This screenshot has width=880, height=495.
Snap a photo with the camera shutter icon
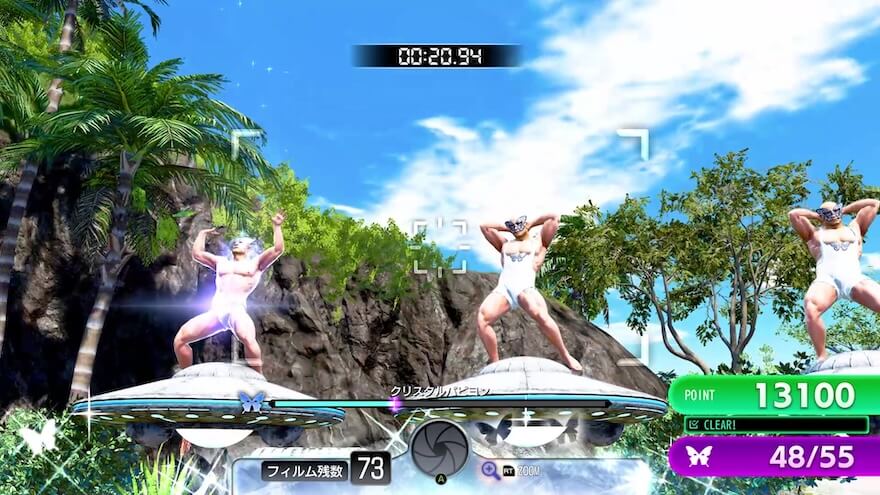[438, 449]
